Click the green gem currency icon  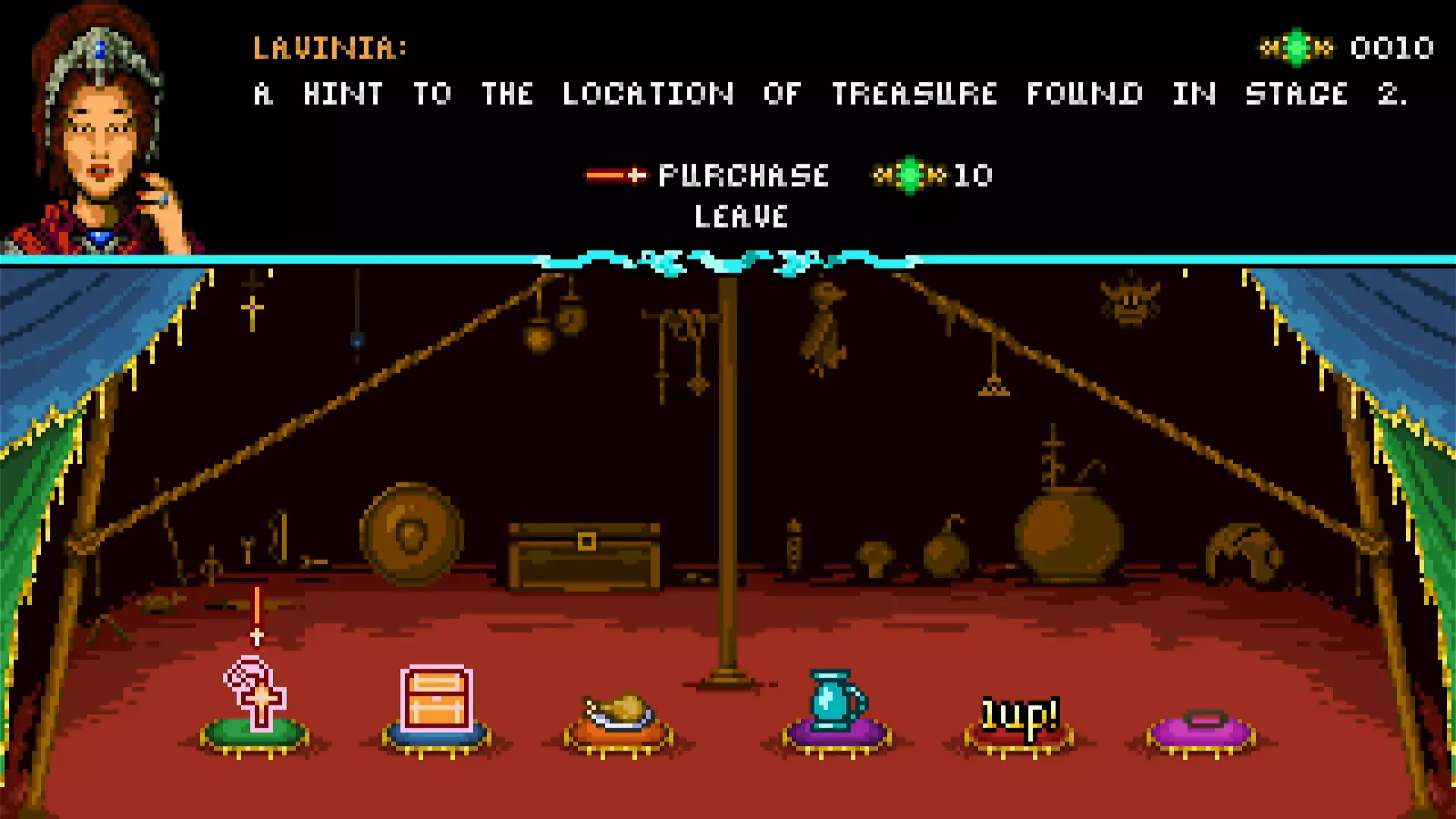[1297, 47]
